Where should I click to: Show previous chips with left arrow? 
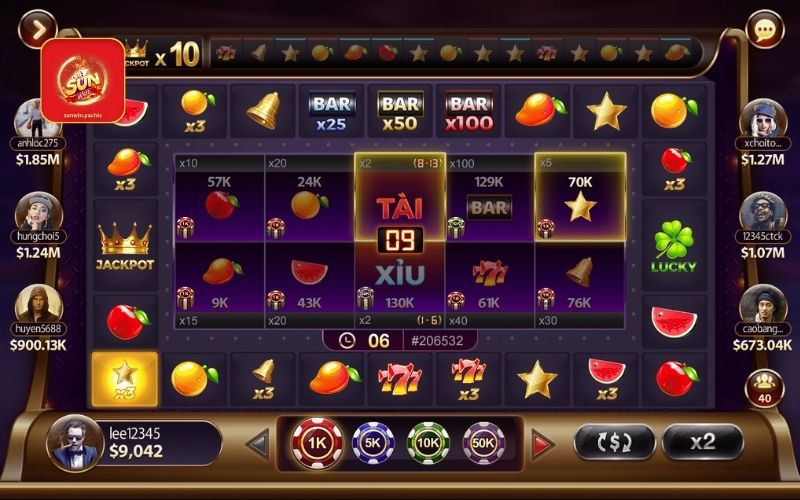coord(258,443)
